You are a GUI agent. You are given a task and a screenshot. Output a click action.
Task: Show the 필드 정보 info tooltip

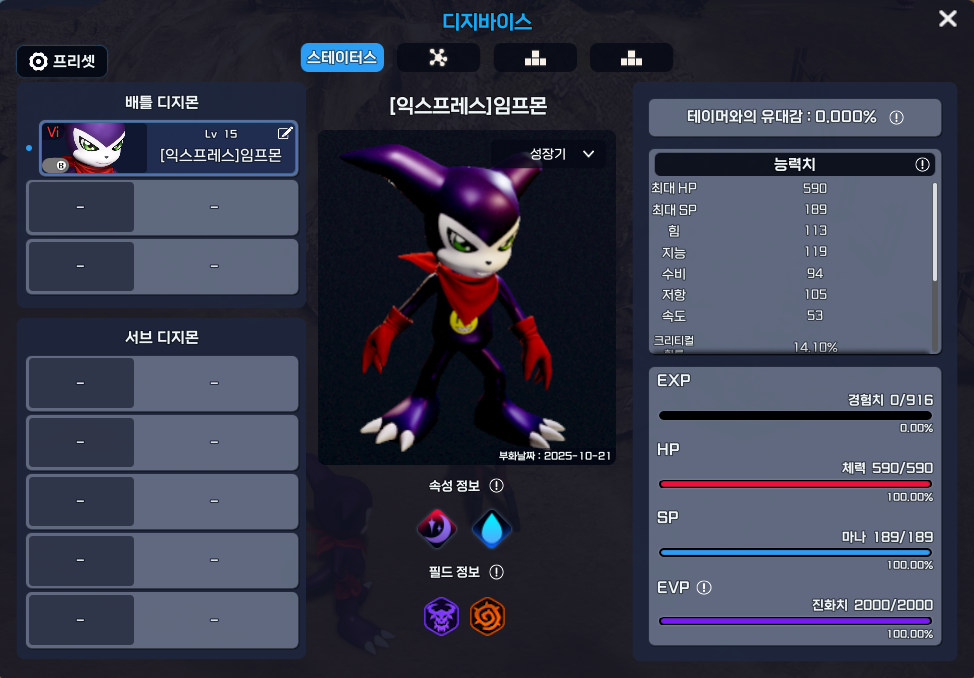(x=496, y=573)
